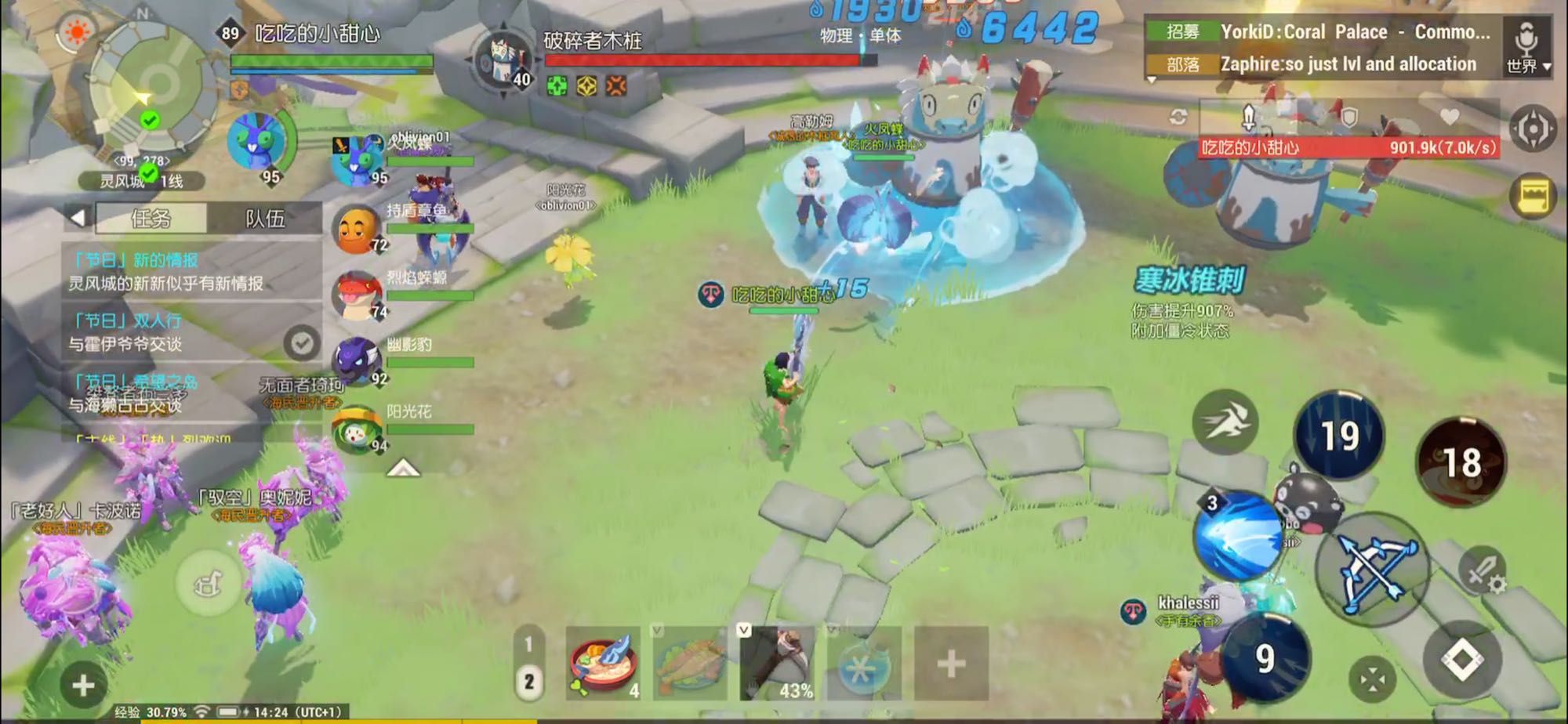The image size is (1568, 724).
Task: Select the 任务 quest tab
Action: pos(151,219)
